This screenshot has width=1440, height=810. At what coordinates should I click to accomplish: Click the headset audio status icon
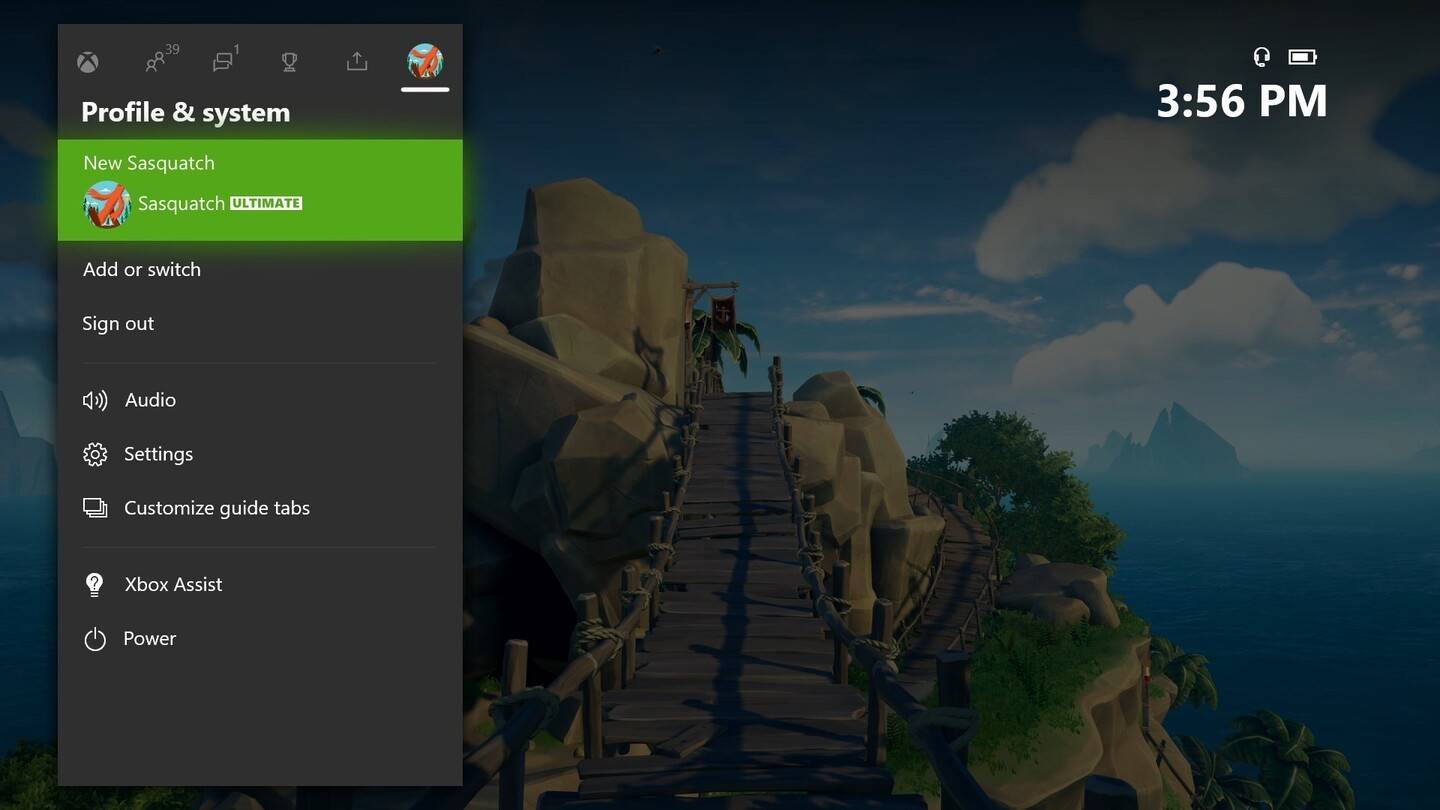pos(1261,57)
